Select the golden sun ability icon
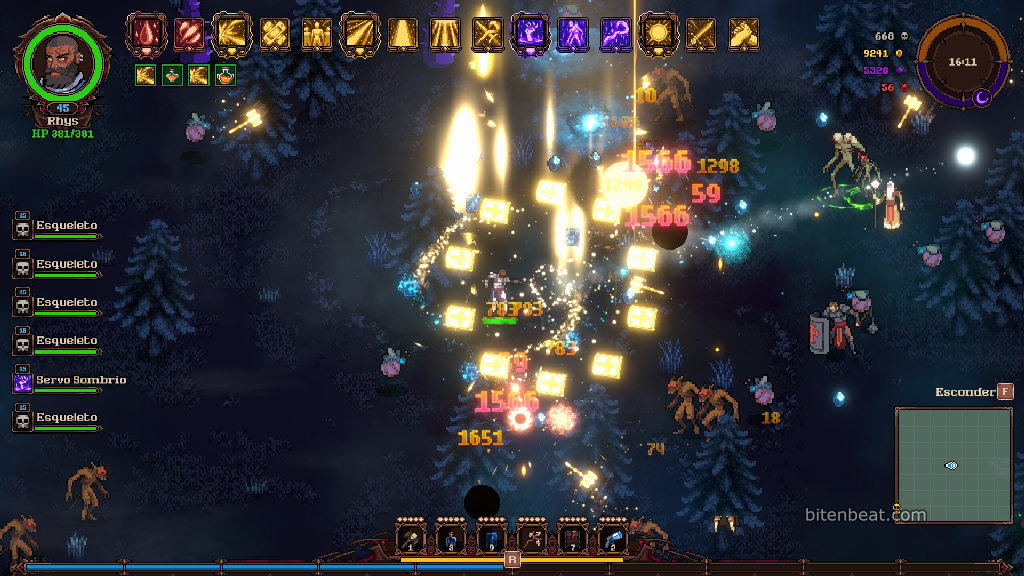 (x=658, y=34)
